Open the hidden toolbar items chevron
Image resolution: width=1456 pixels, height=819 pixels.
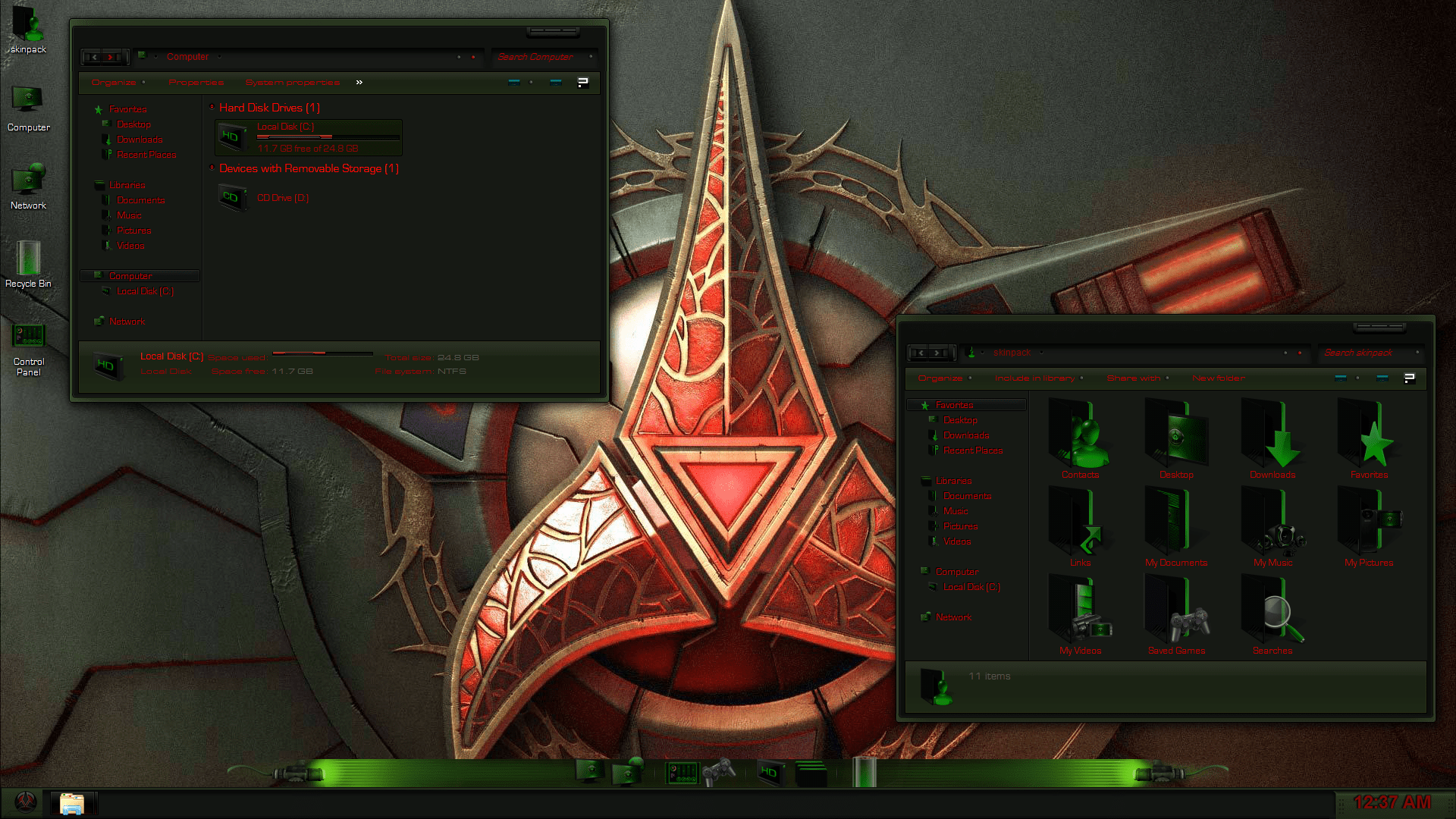click(x=359, y=82)
